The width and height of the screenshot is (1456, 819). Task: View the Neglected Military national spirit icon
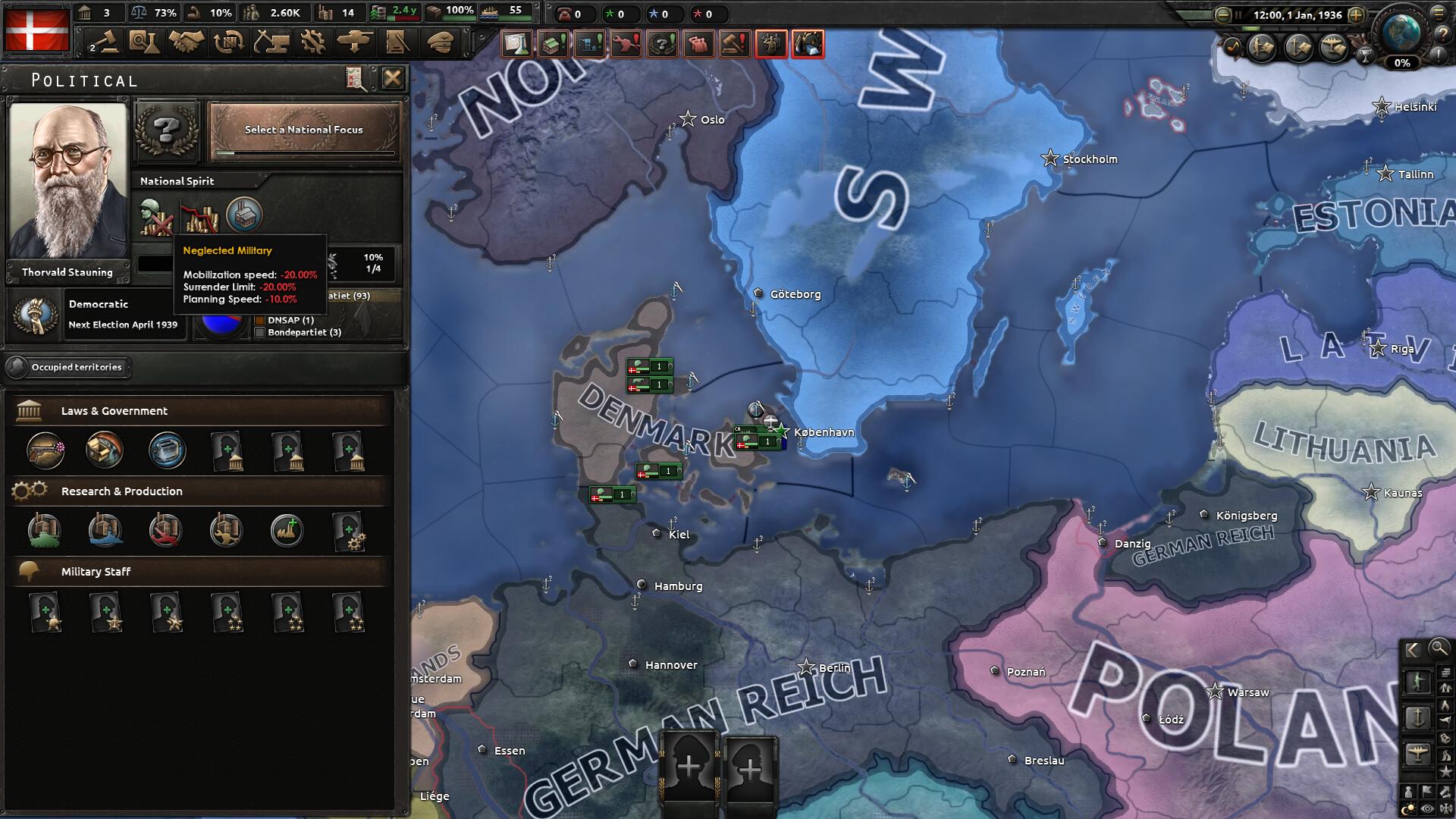(x=155, y=215)
